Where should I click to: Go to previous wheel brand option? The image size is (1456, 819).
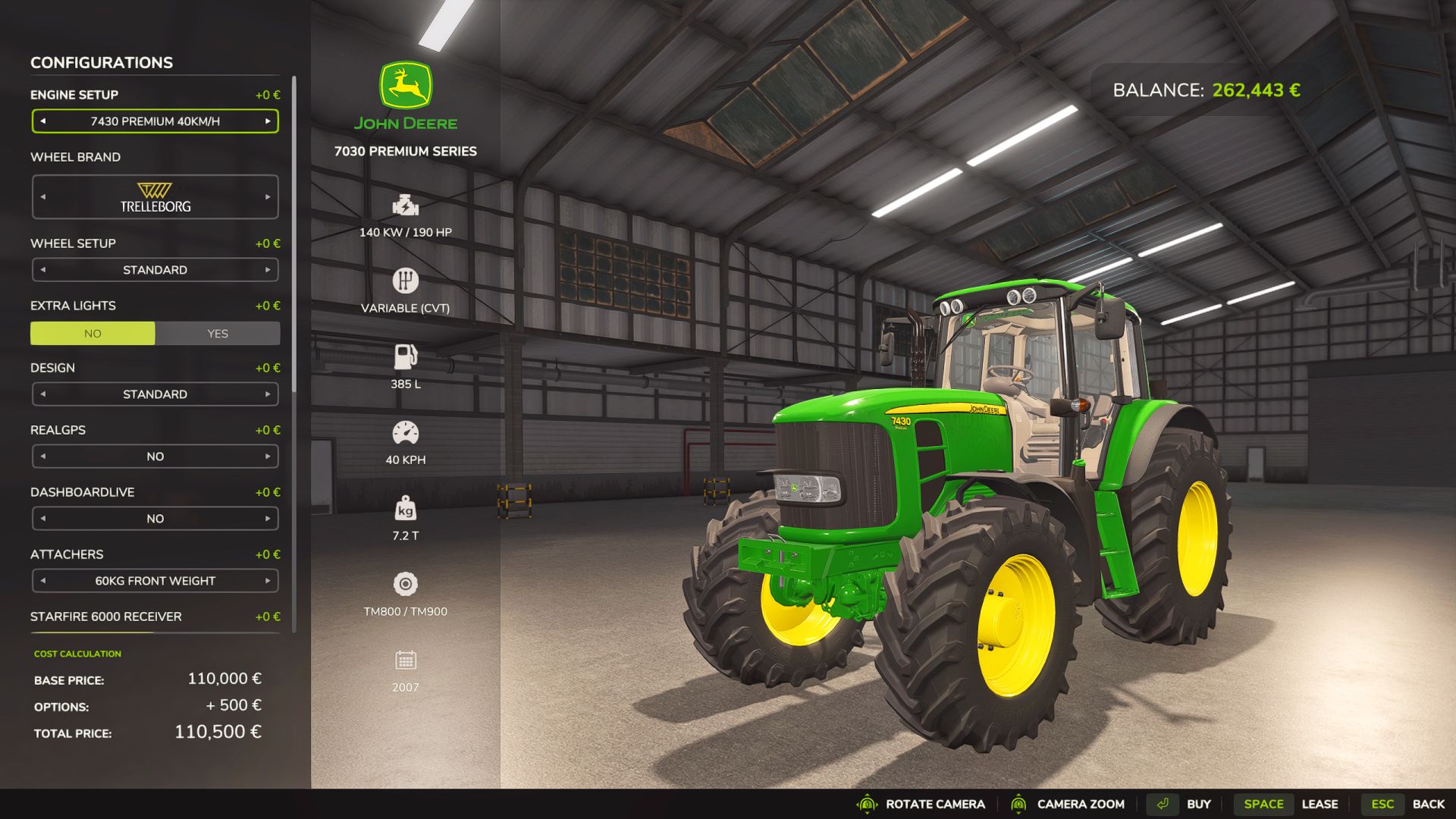coord(43,197)
